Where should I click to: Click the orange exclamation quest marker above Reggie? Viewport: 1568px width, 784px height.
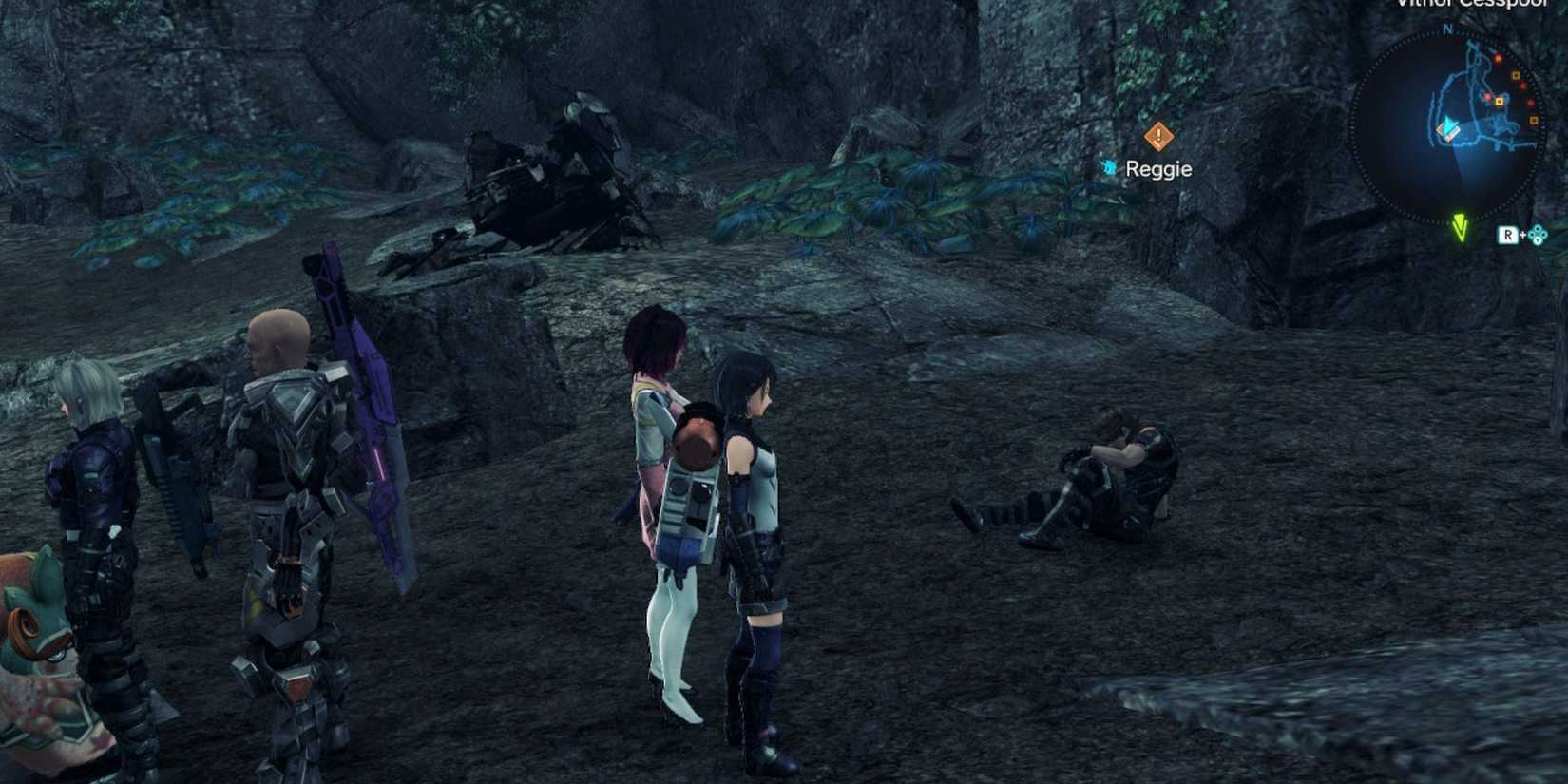pyautogui.click(x=1157, y=137)
